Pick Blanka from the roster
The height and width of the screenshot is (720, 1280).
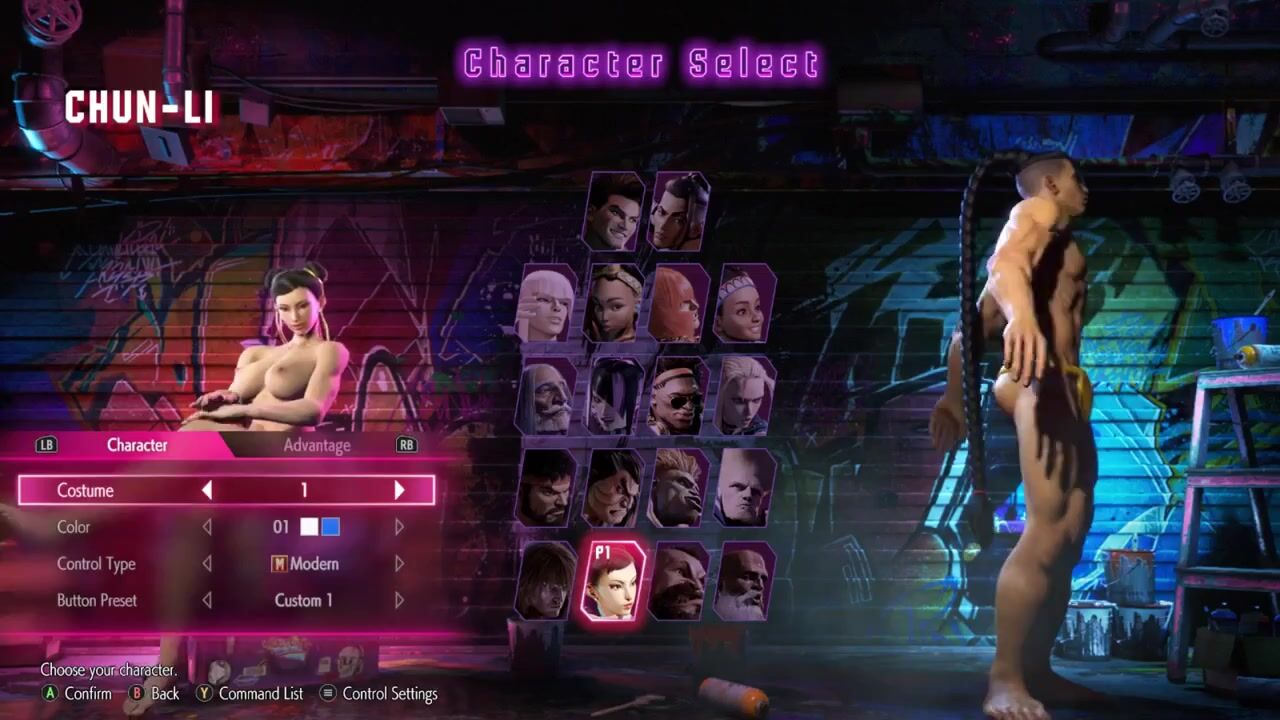pos(679,488)
